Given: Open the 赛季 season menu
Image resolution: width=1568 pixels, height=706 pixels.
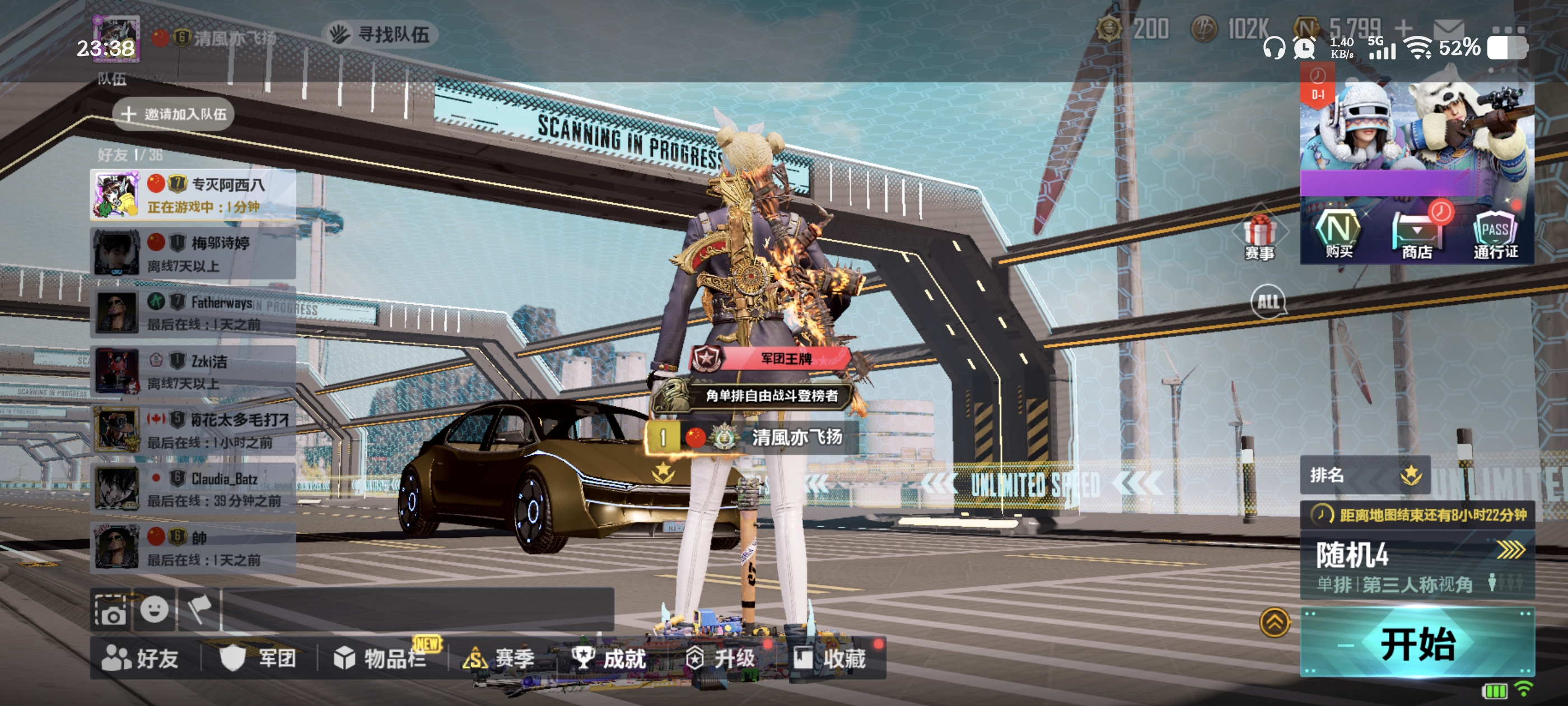Looking at the screenshot, I should 499,658.
